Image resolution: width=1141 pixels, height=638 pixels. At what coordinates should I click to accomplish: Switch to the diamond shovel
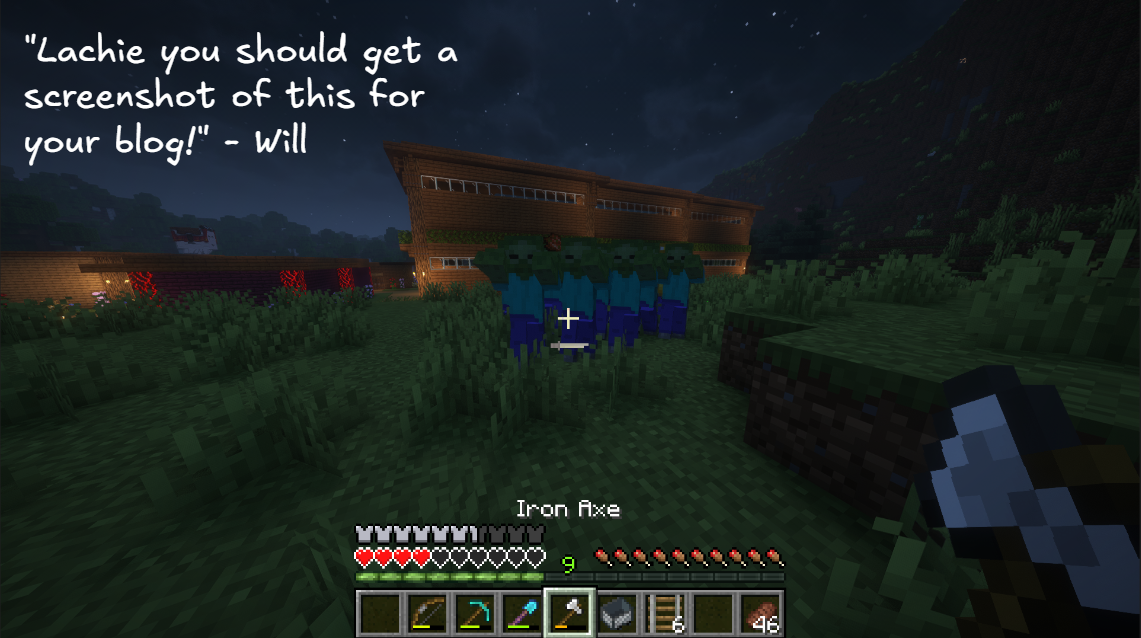(521, 612)
